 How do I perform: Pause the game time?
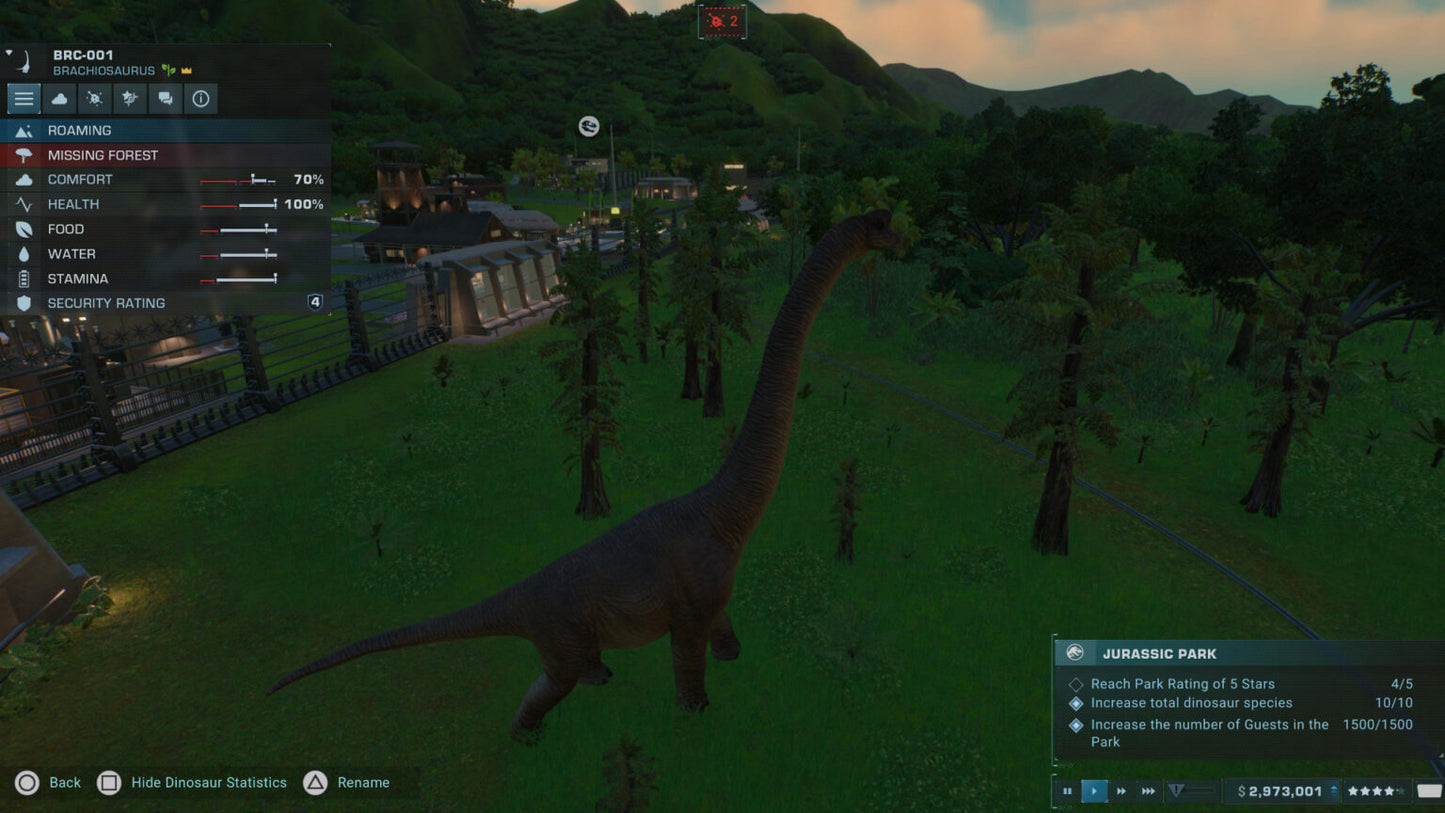(x=1067, y=791)
